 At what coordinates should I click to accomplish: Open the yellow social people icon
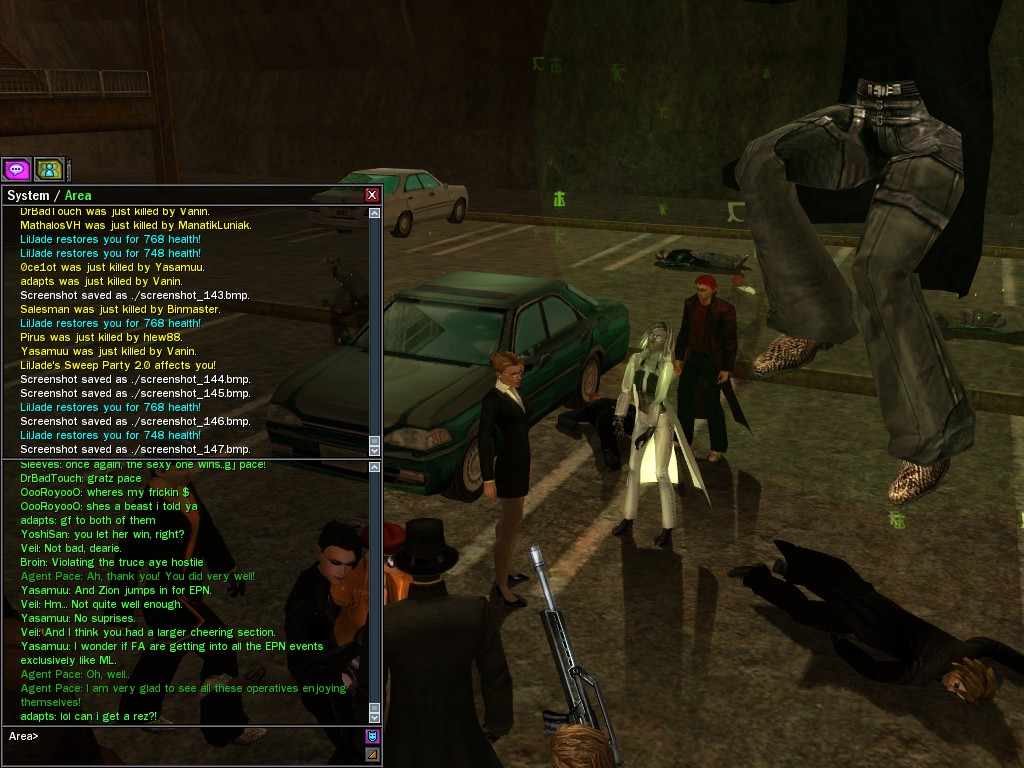[49, 169]
